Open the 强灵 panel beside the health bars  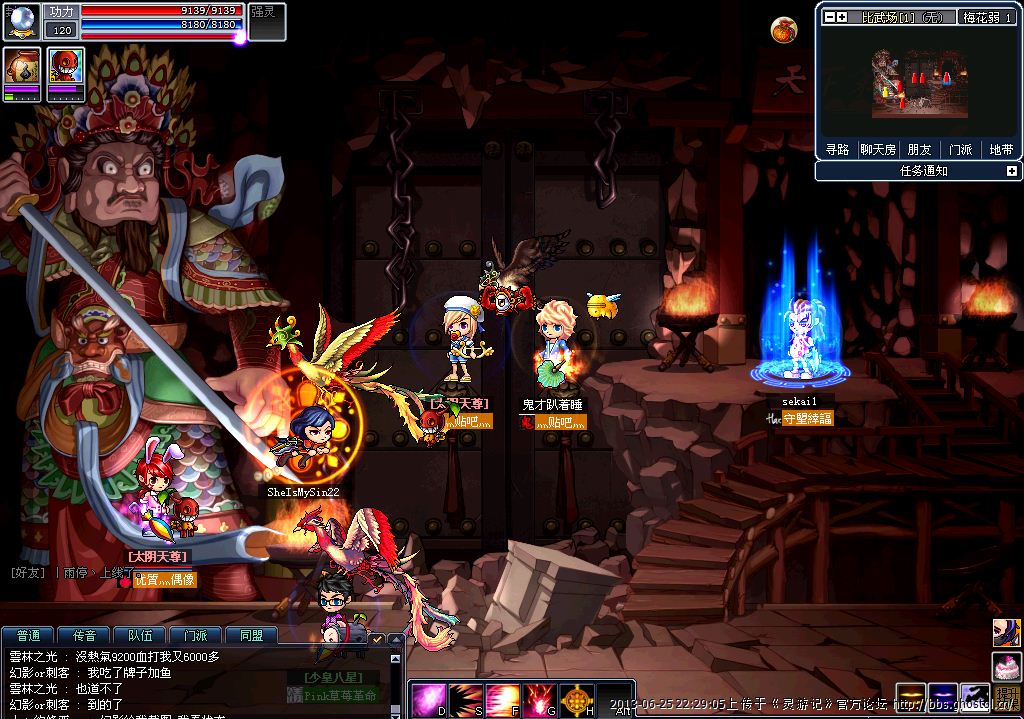click(266, 21)
